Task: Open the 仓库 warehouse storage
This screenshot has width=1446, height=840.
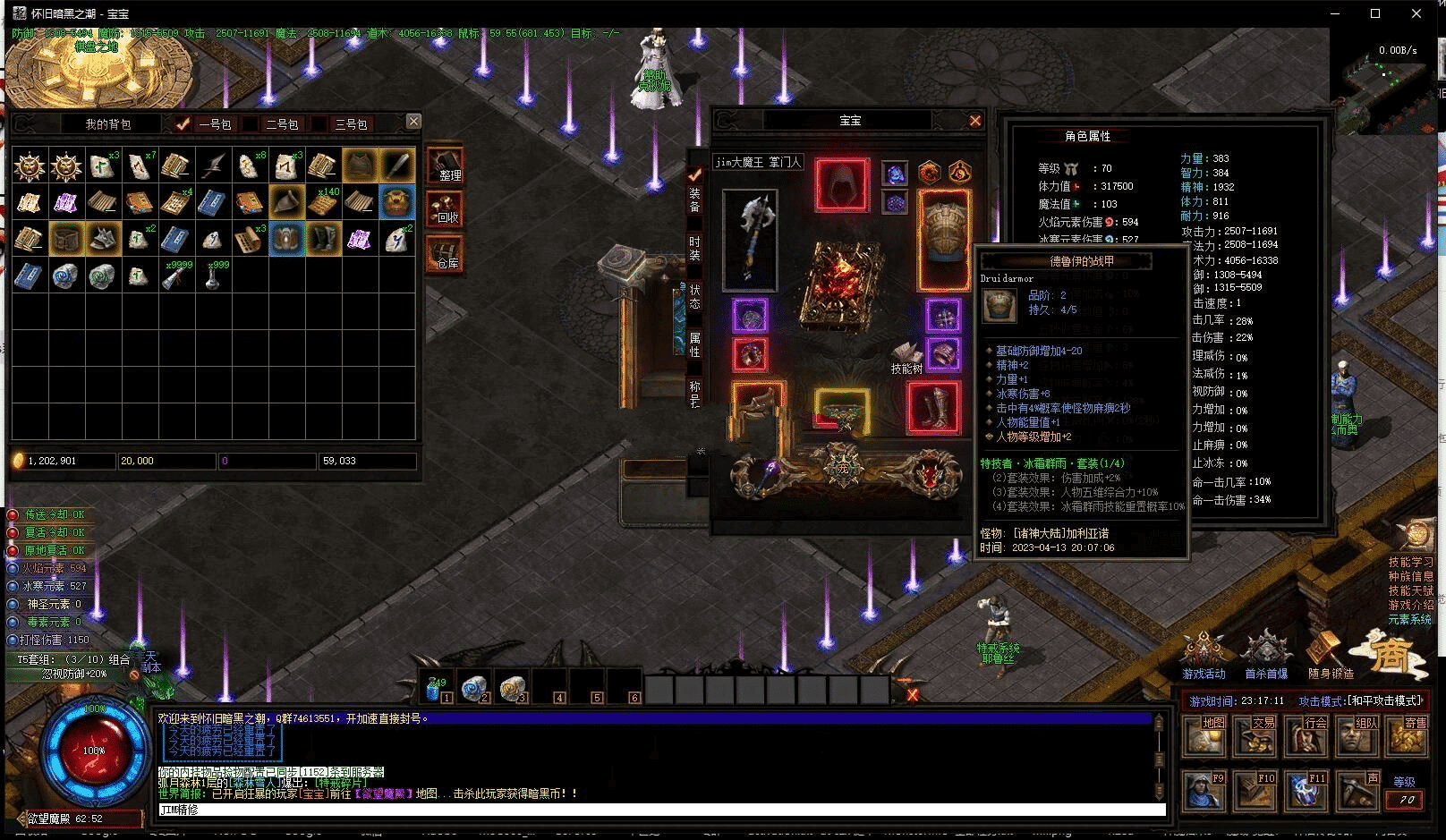Action: (445, 255)
